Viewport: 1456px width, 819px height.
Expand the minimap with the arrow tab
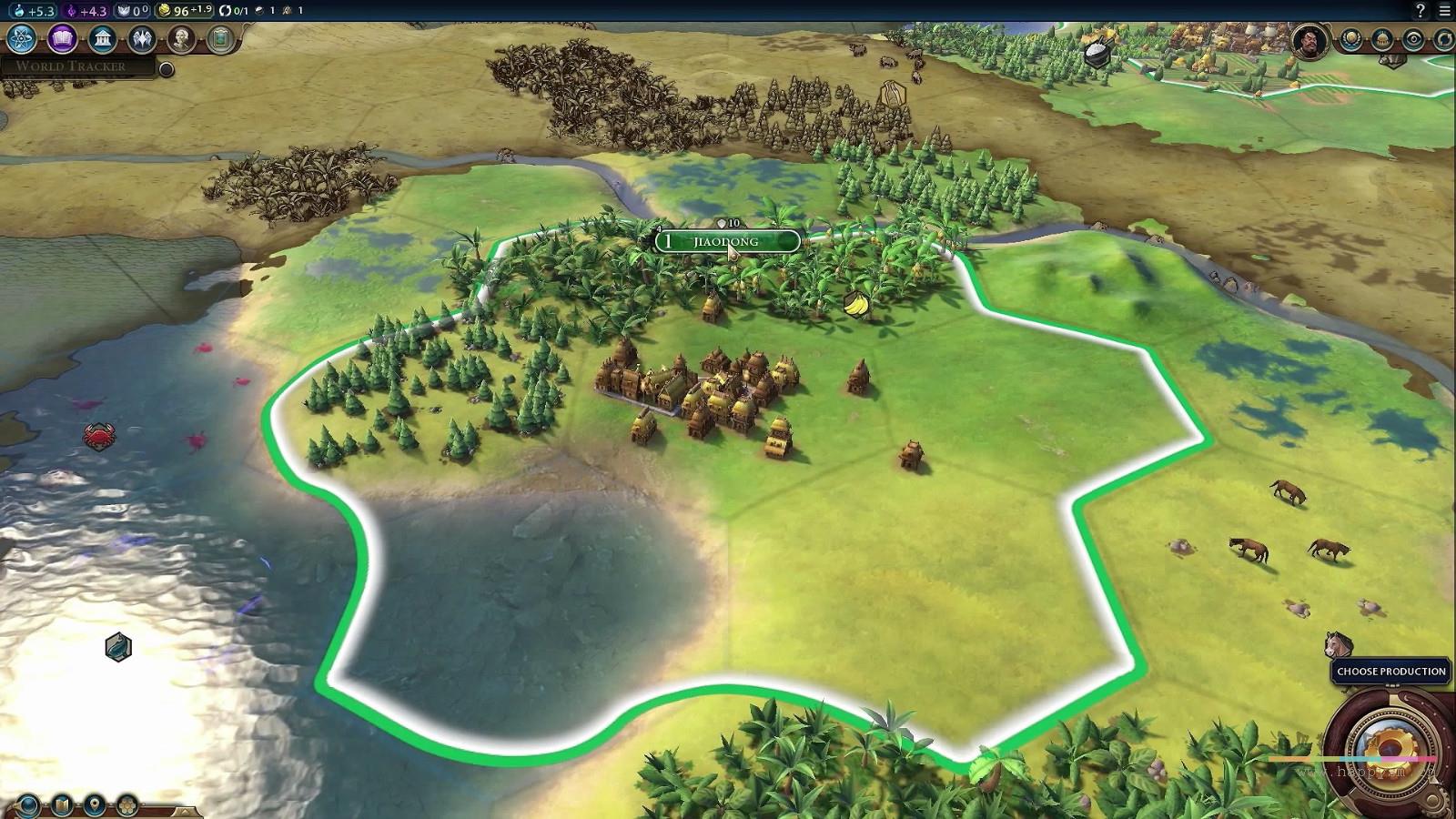click(x=185, y=811)
